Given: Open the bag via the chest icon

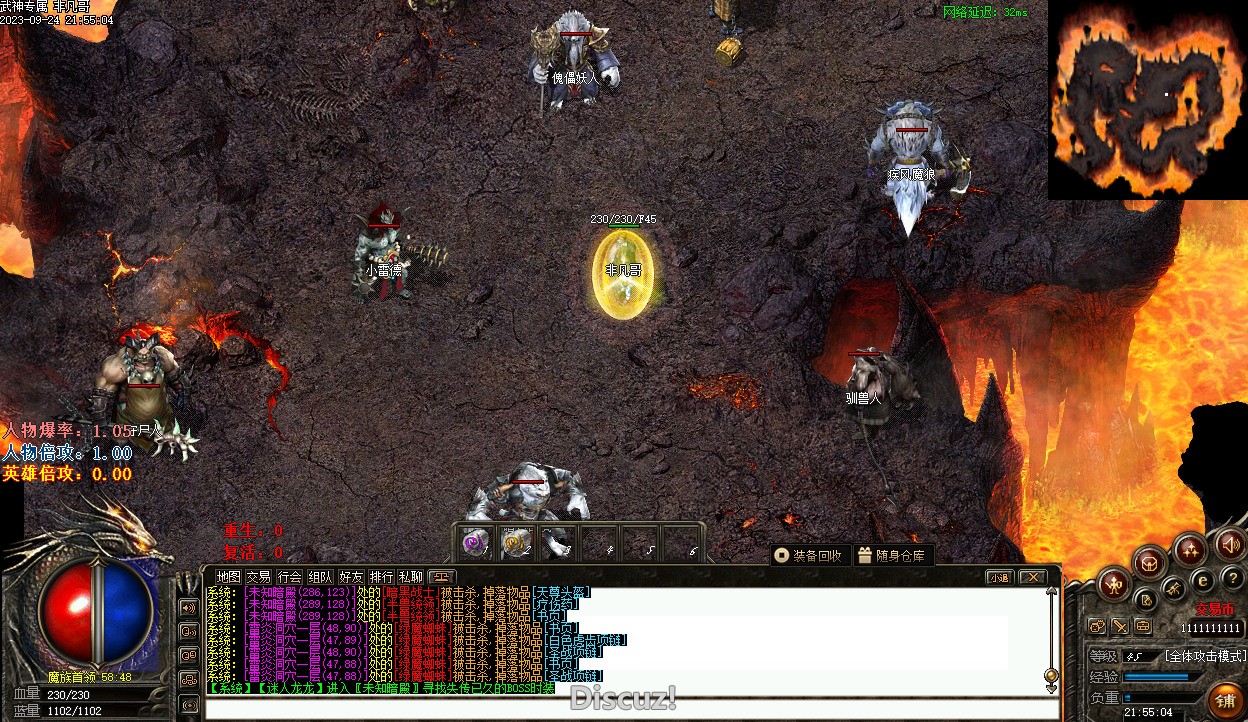Looking at the screenshot, I should pyautogui.click(x=1150, y=562).
